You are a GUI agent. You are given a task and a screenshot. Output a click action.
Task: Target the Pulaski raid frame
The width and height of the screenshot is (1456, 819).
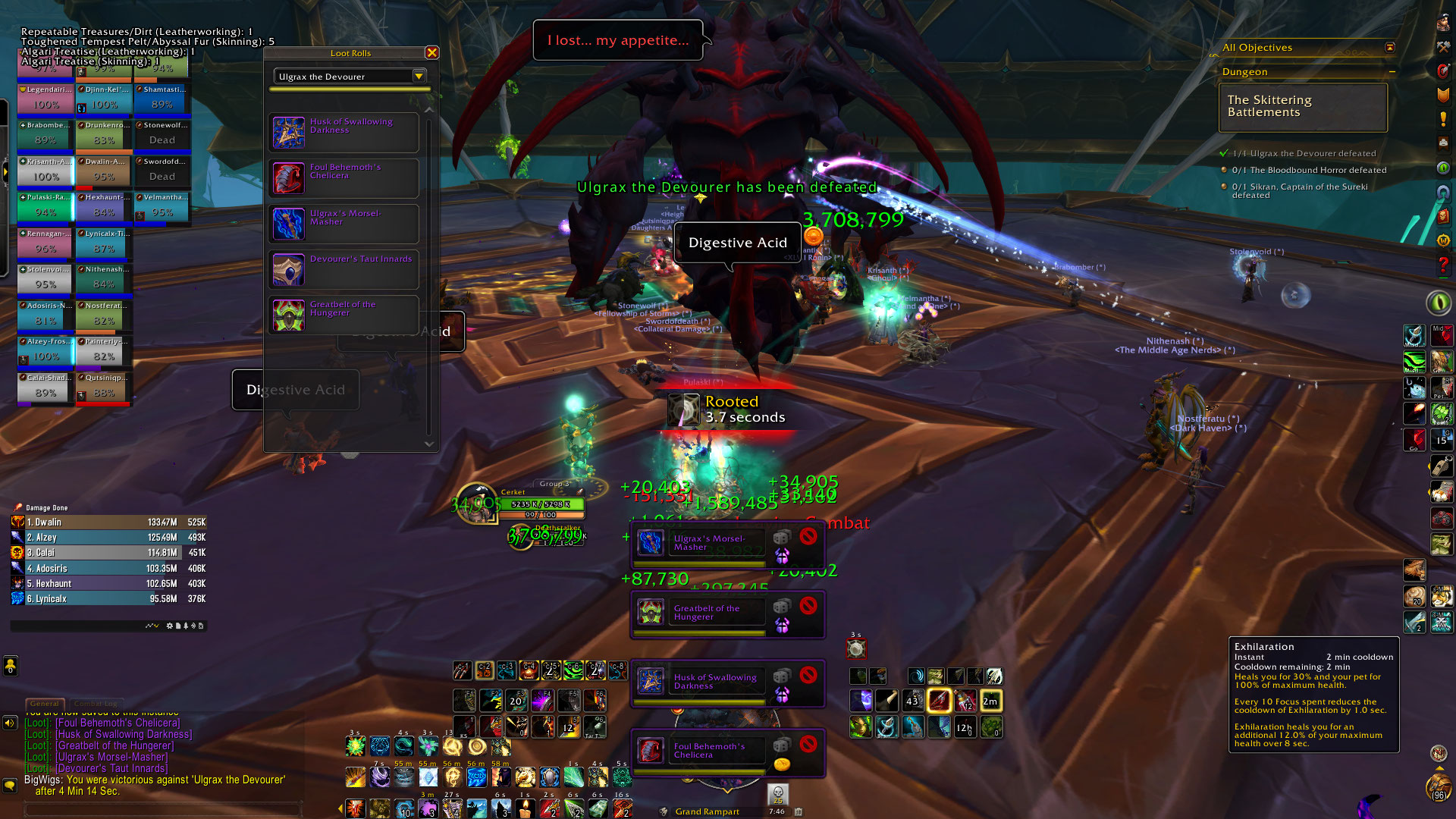click(x=45, y=206)
